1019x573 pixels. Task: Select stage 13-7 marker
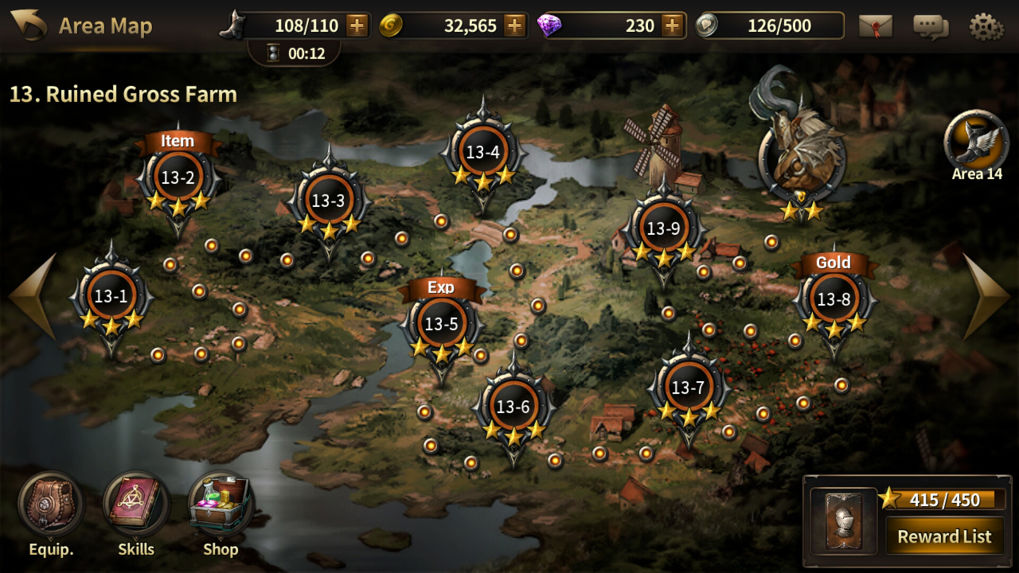pos(688,388)
